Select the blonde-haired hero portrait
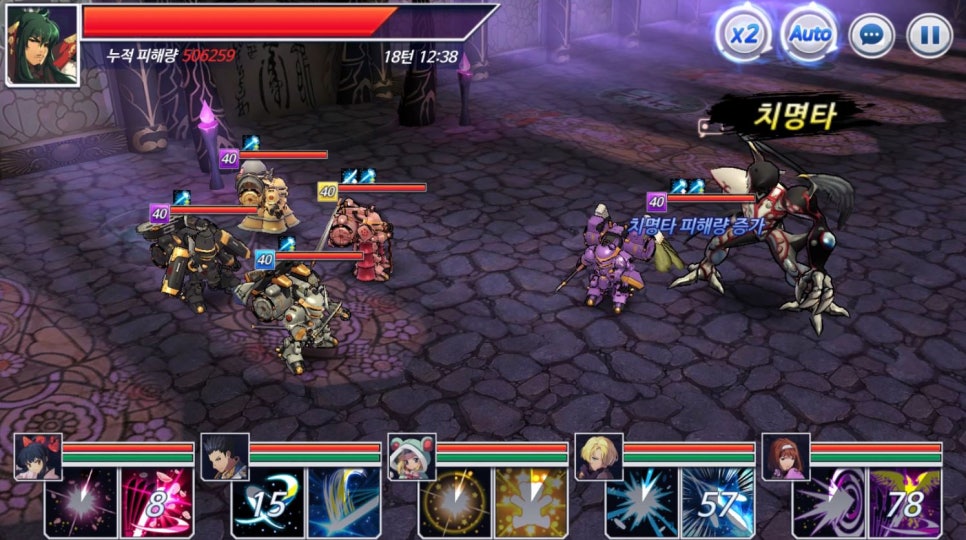966x540 pixels. (x=598, y=456)
